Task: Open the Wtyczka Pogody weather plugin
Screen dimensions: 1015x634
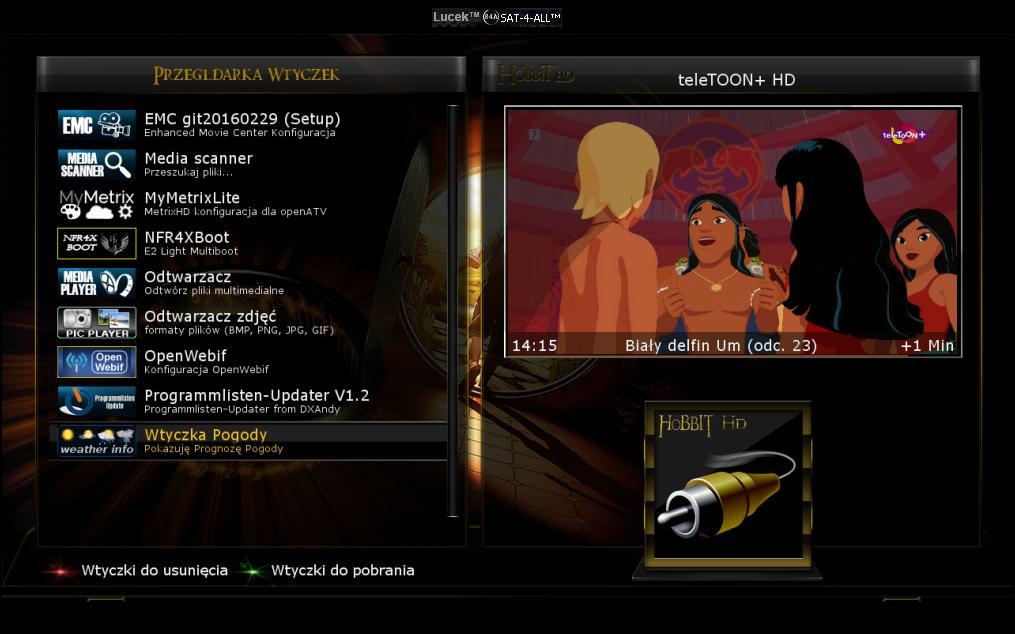Action: pyautogui.click(x=206, y=440)
